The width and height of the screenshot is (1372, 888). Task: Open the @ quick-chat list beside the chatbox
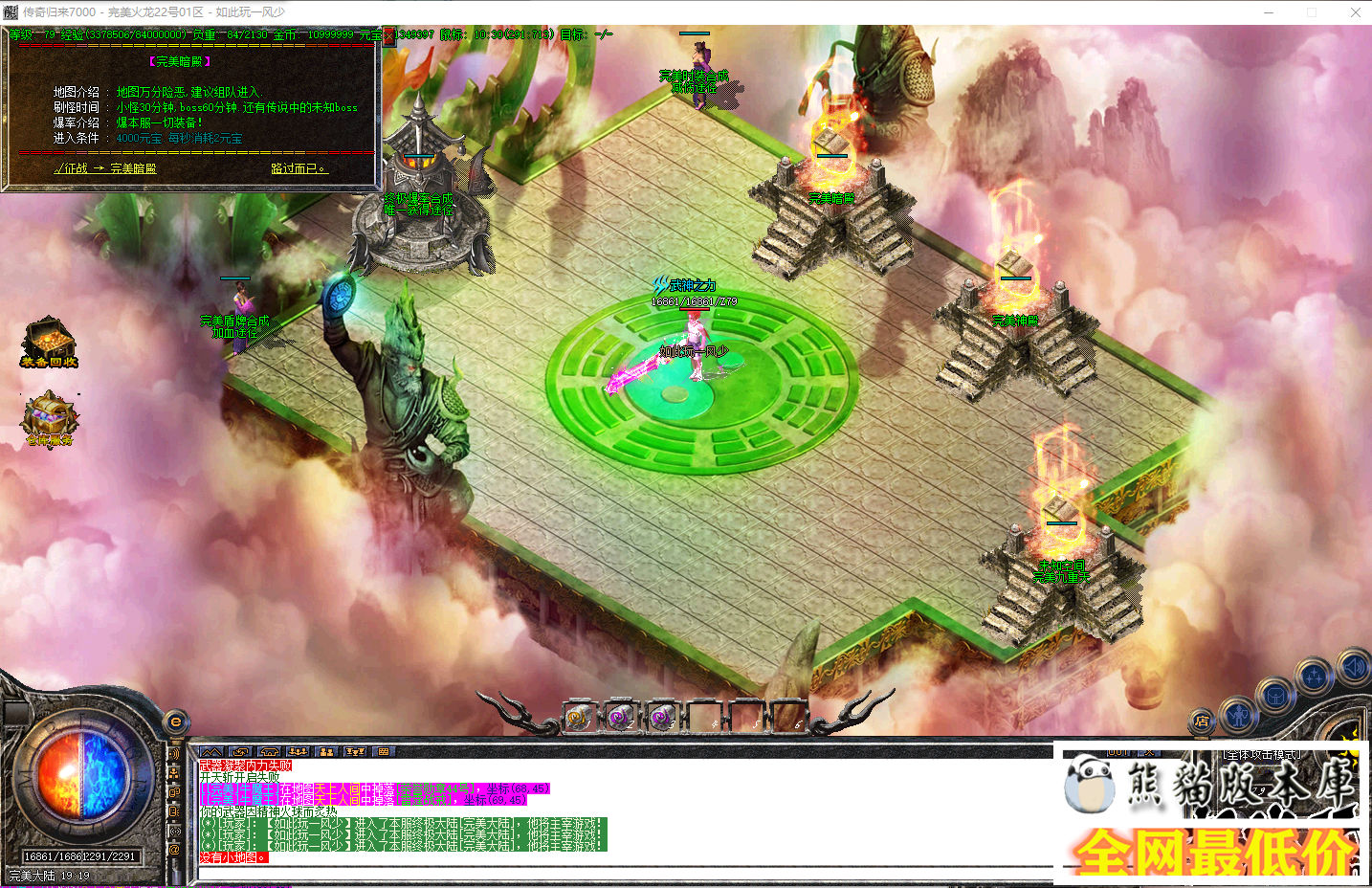(x=174, y=847)
